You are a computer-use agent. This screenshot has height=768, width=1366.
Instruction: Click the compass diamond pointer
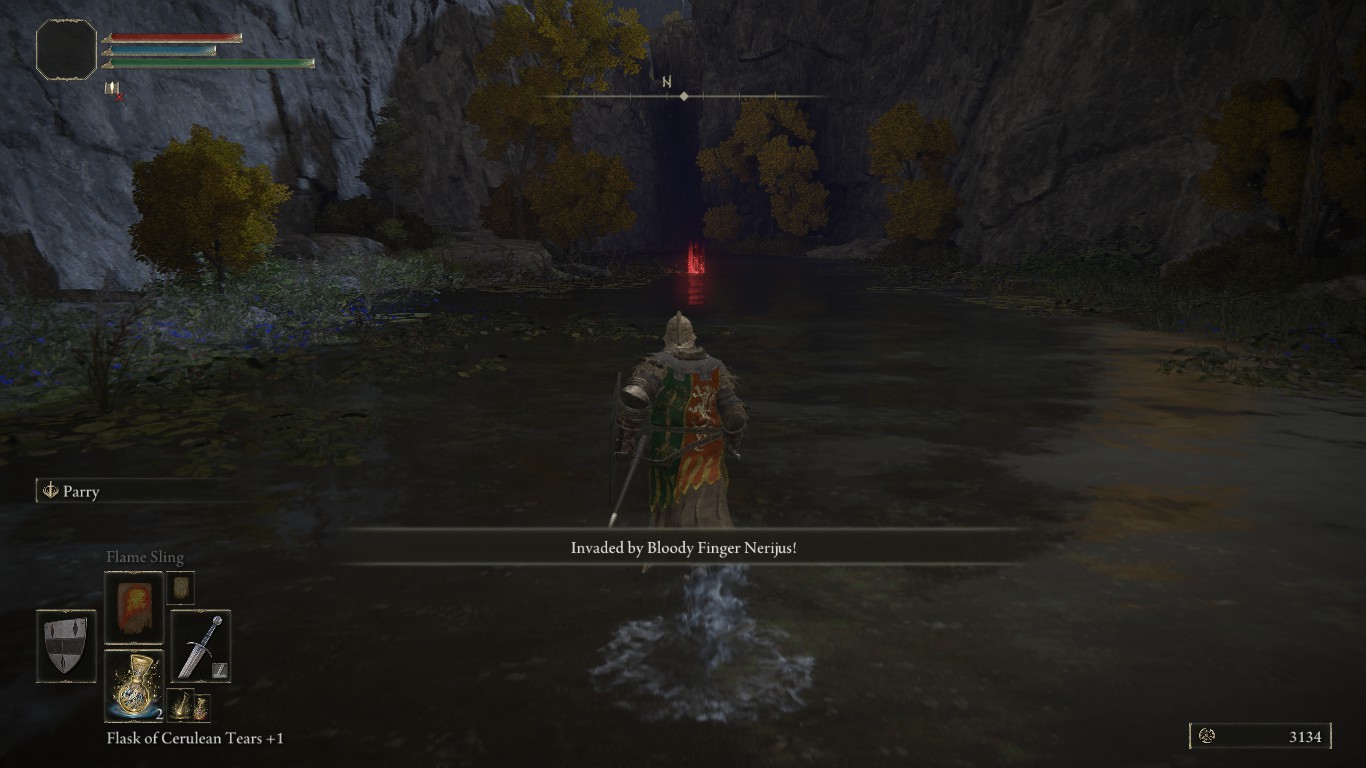pos(684,96)
